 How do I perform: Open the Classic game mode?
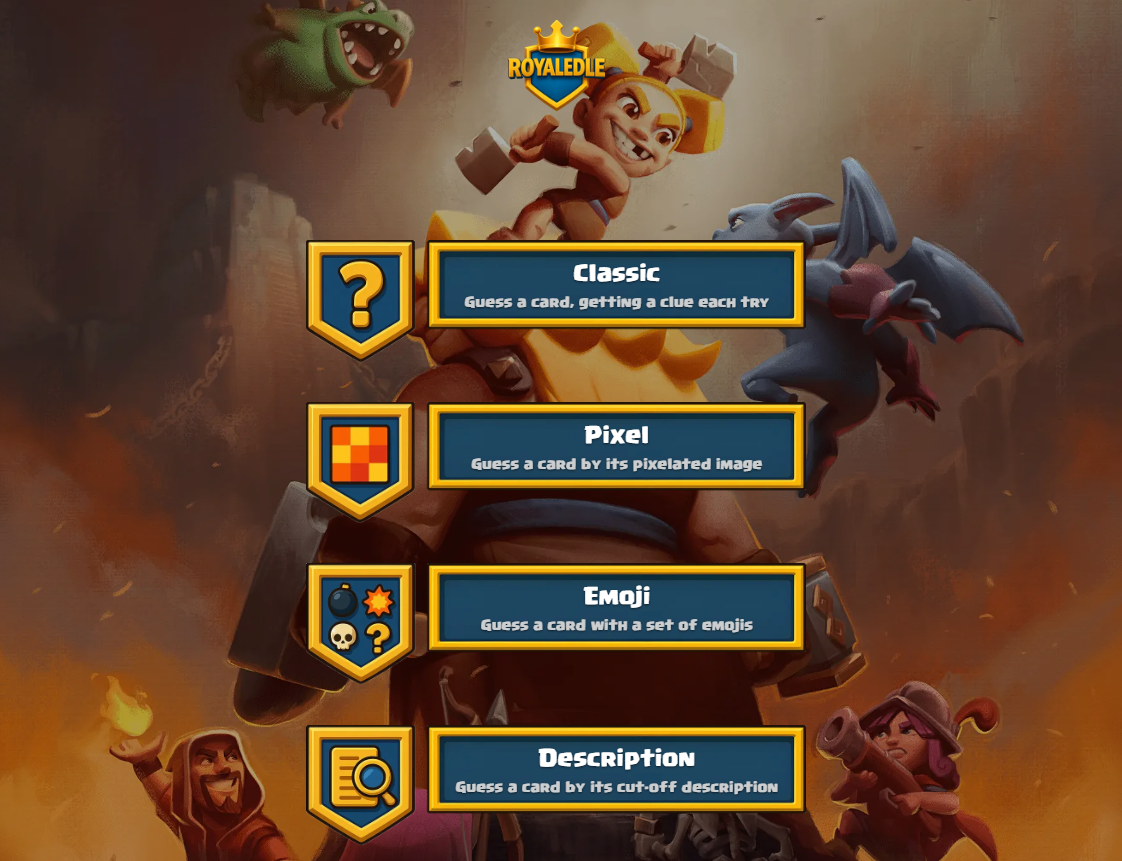(x=616, y=284)
